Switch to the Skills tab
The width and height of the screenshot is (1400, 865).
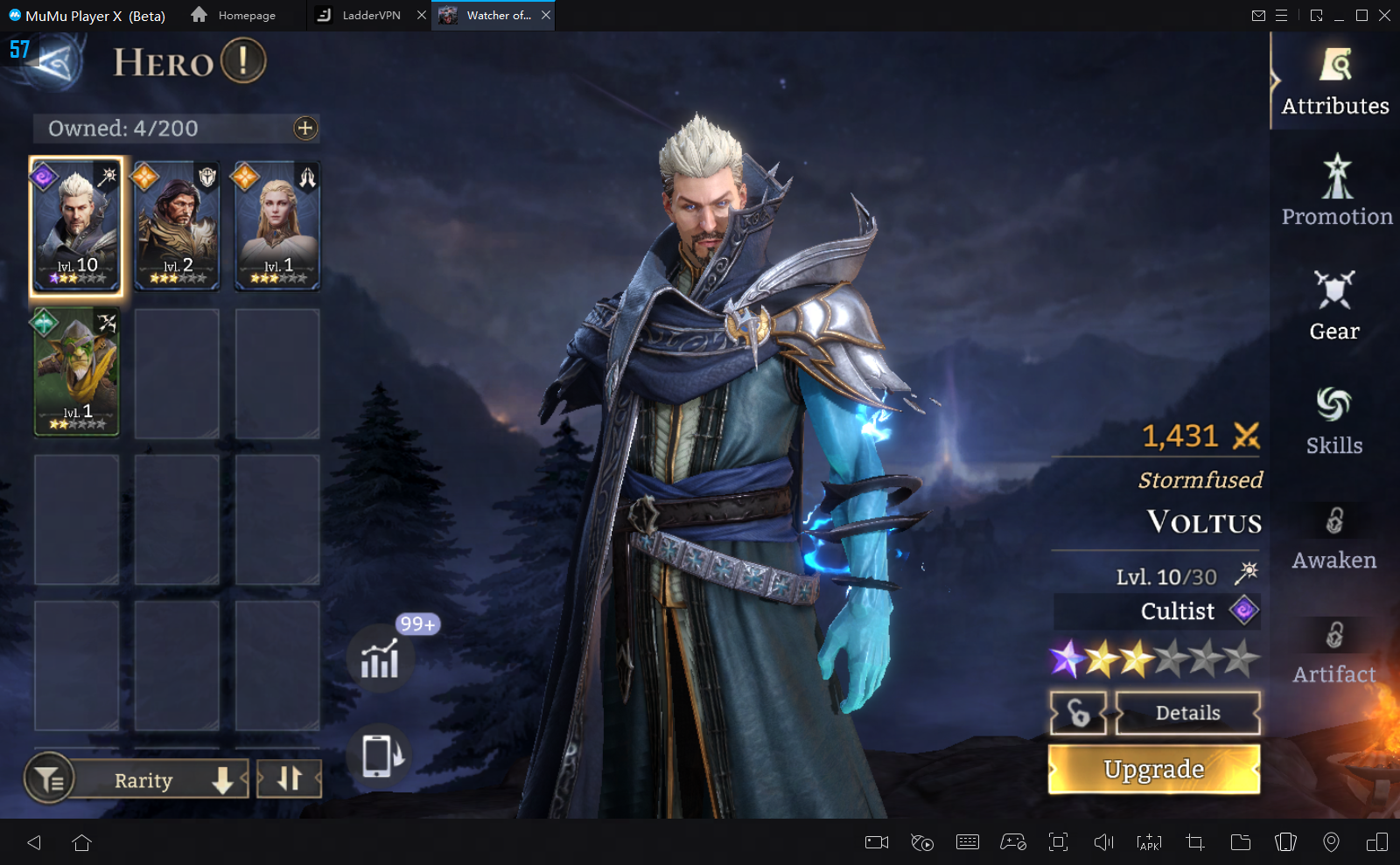pyautogui.click(x=1334, y=421)
